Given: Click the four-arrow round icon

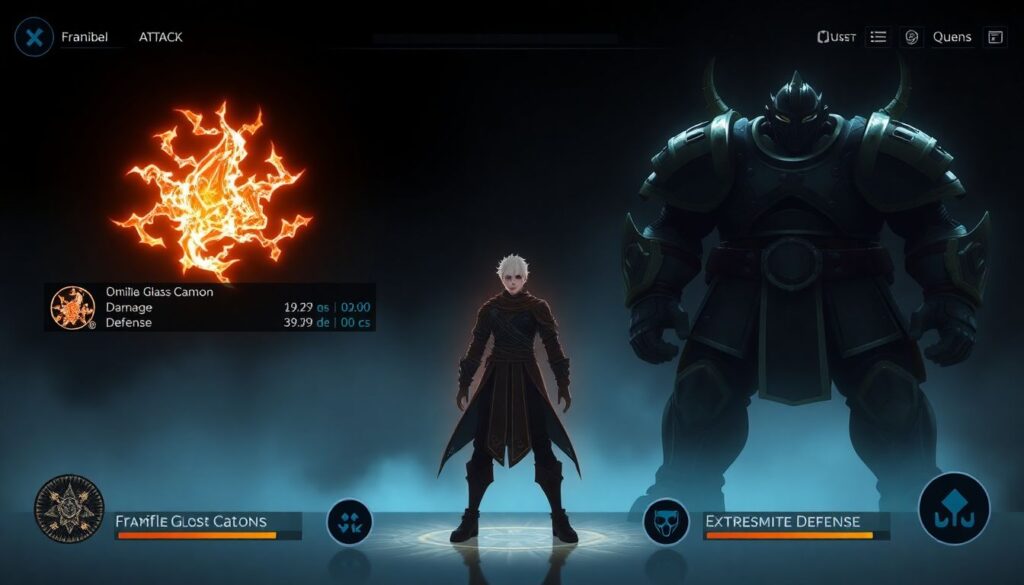Looking at the screenshot, I should point(350,522).
